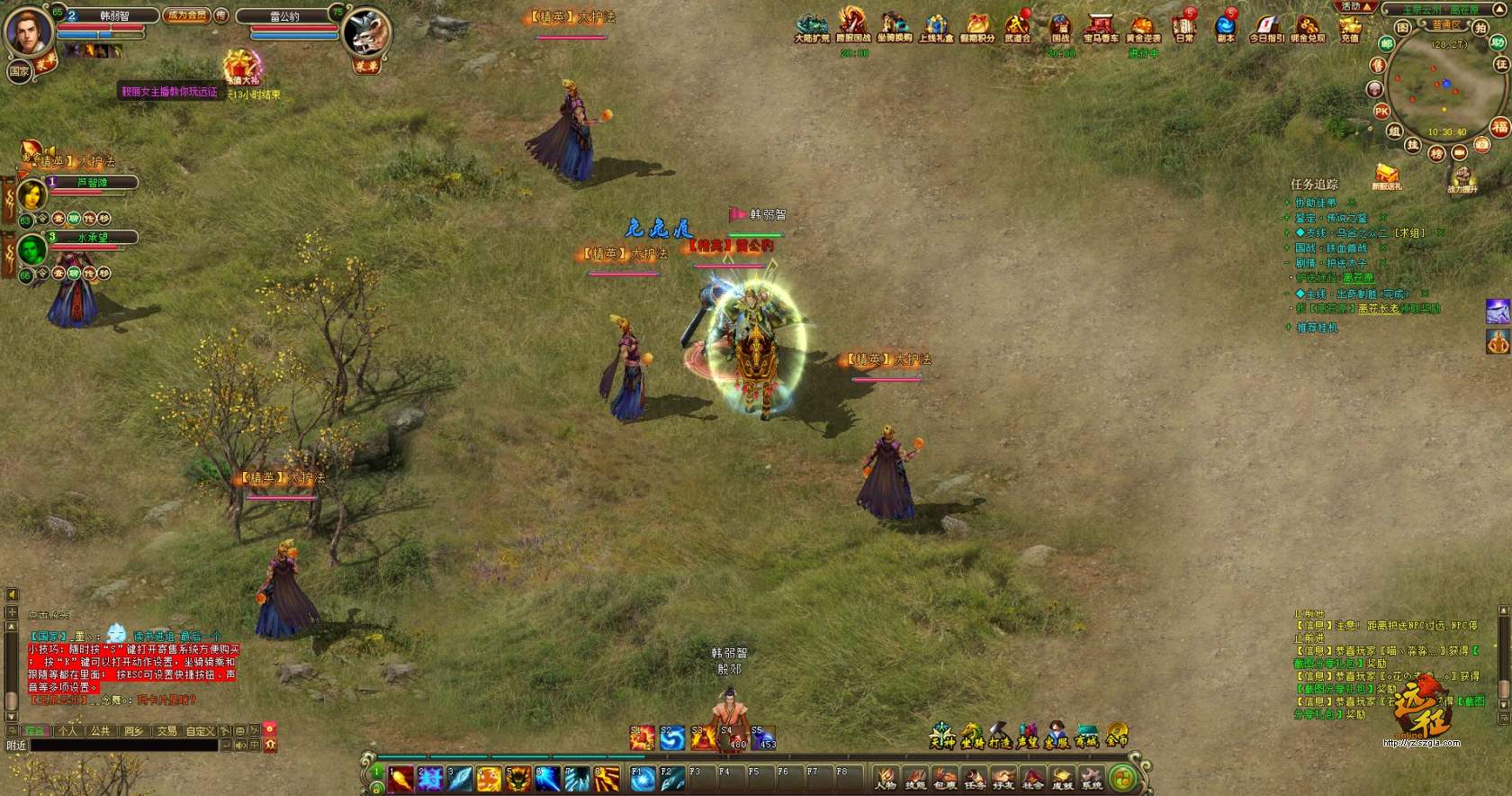This screenshot has height=796, width=1512.
Task: Open the 技能 skills menu
Action: pos(915,778)
